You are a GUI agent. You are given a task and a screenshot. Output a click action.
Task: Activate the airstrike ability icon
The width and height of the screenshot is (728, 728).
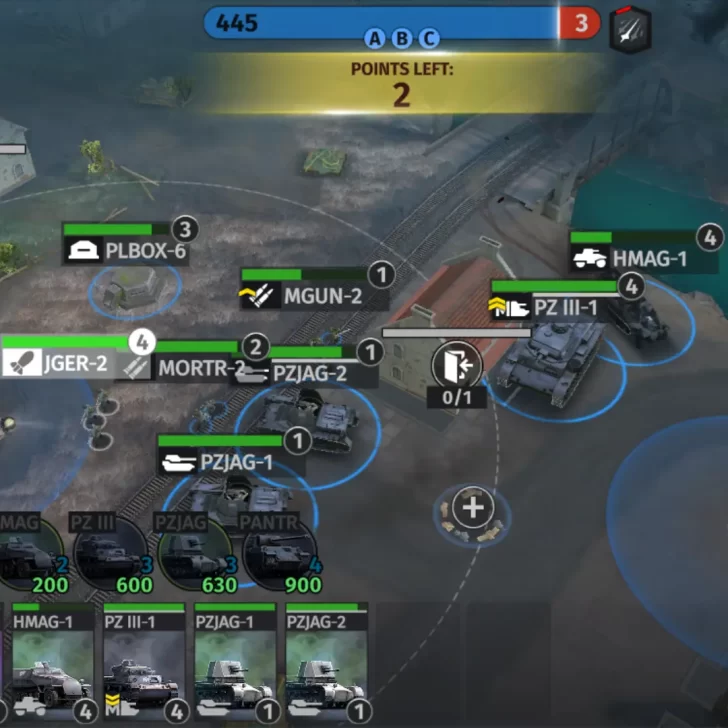click(x=631, y=30)
